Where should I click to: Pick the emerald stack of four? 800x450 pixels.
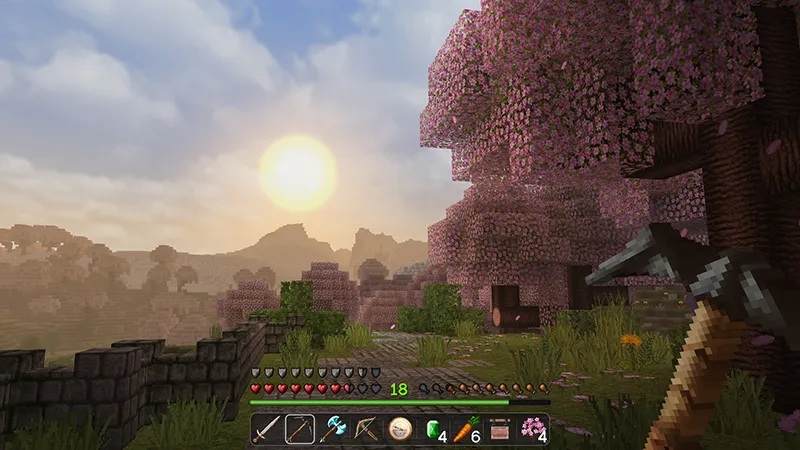coord(433,429)
